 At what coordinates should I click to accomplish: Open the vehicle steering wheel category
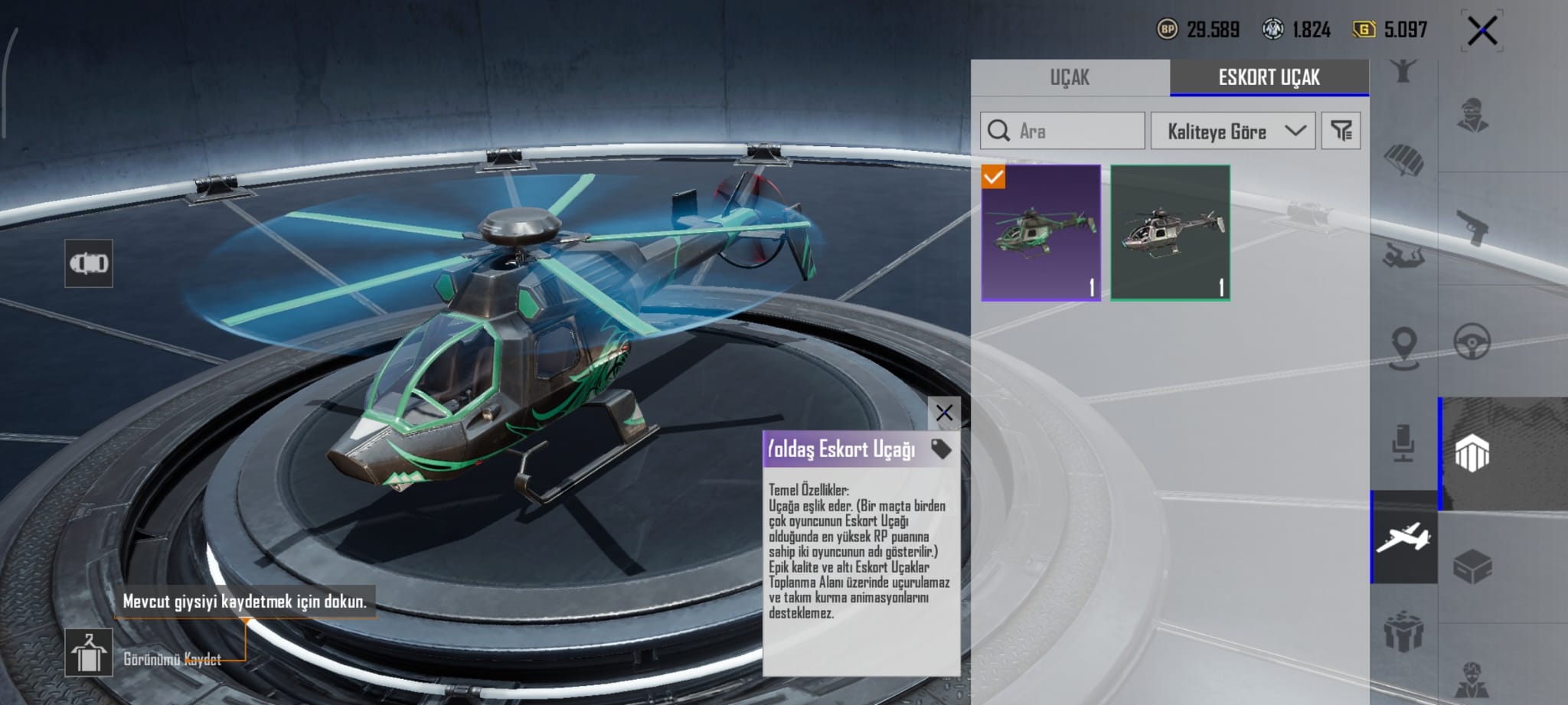tap(1472, 341)
